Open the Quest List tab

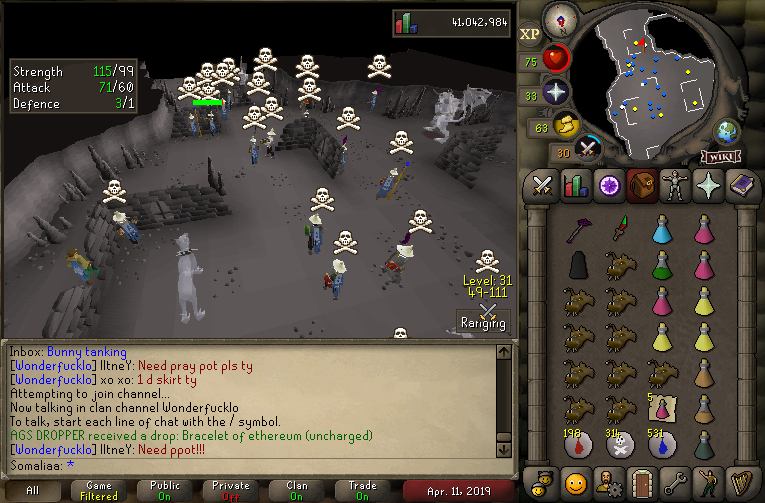point(608,186)
